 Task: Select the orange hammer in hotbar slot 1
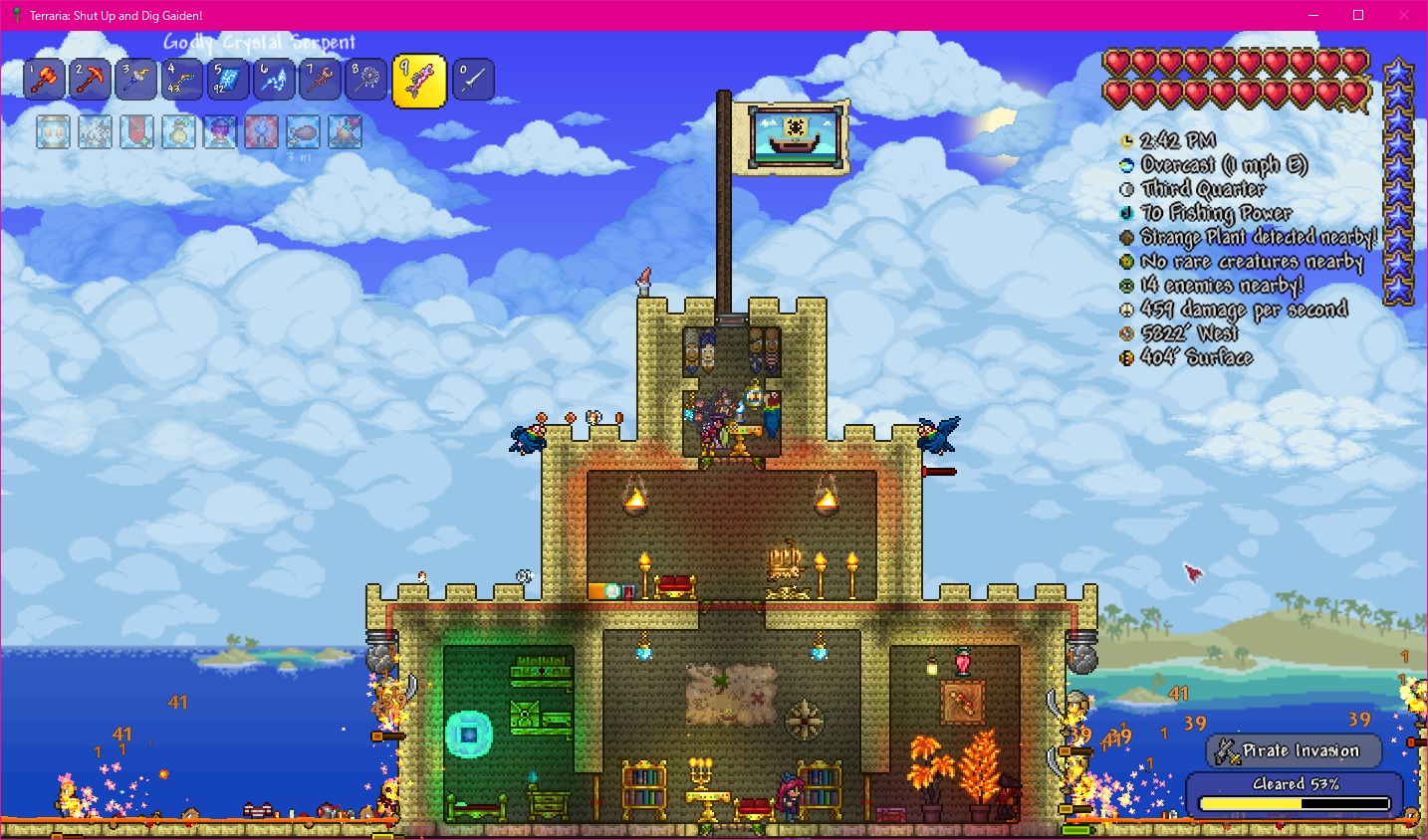(45, 80)
